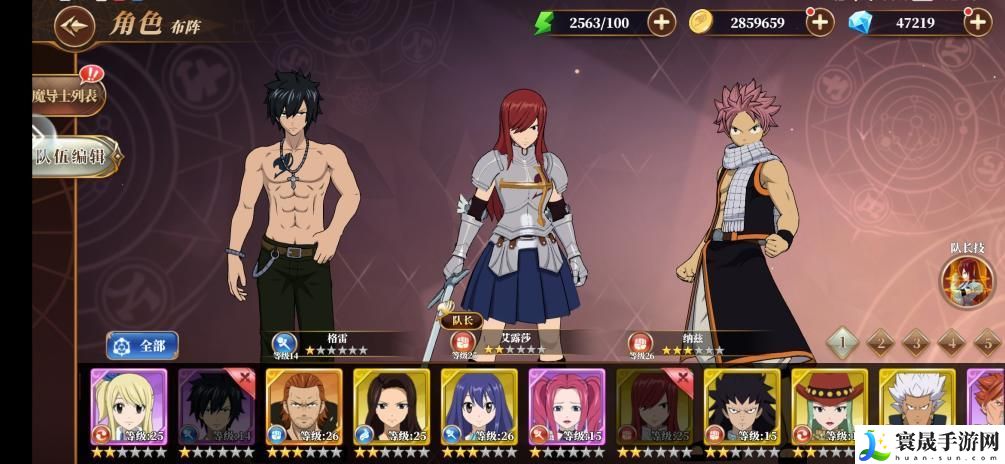View the 队长技 captain skill icon
Viewport: 1005px width, 464px height.
tap(966, 280)
